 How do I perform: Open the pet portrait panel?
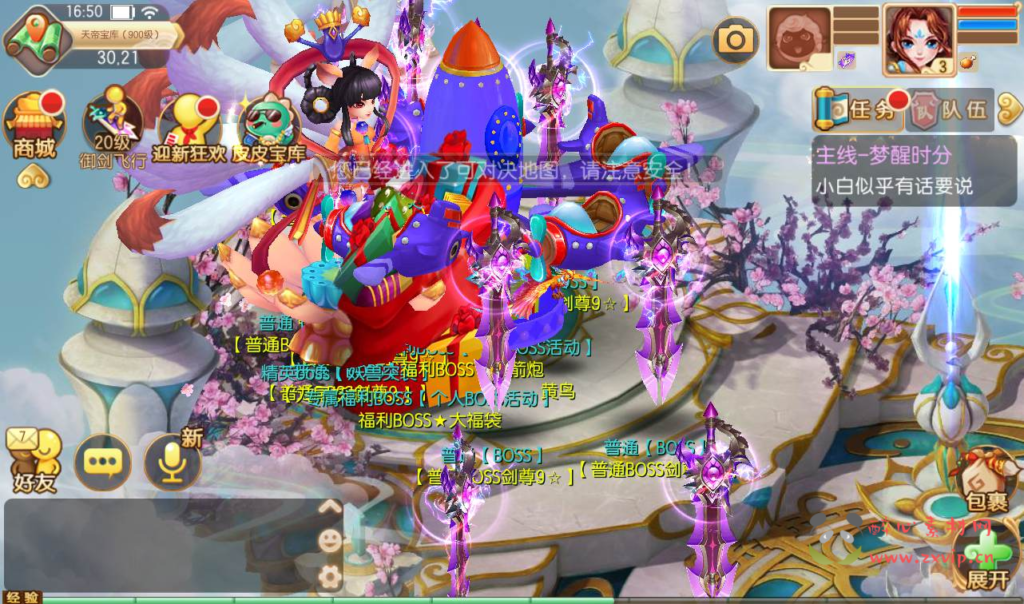(799, 39)
